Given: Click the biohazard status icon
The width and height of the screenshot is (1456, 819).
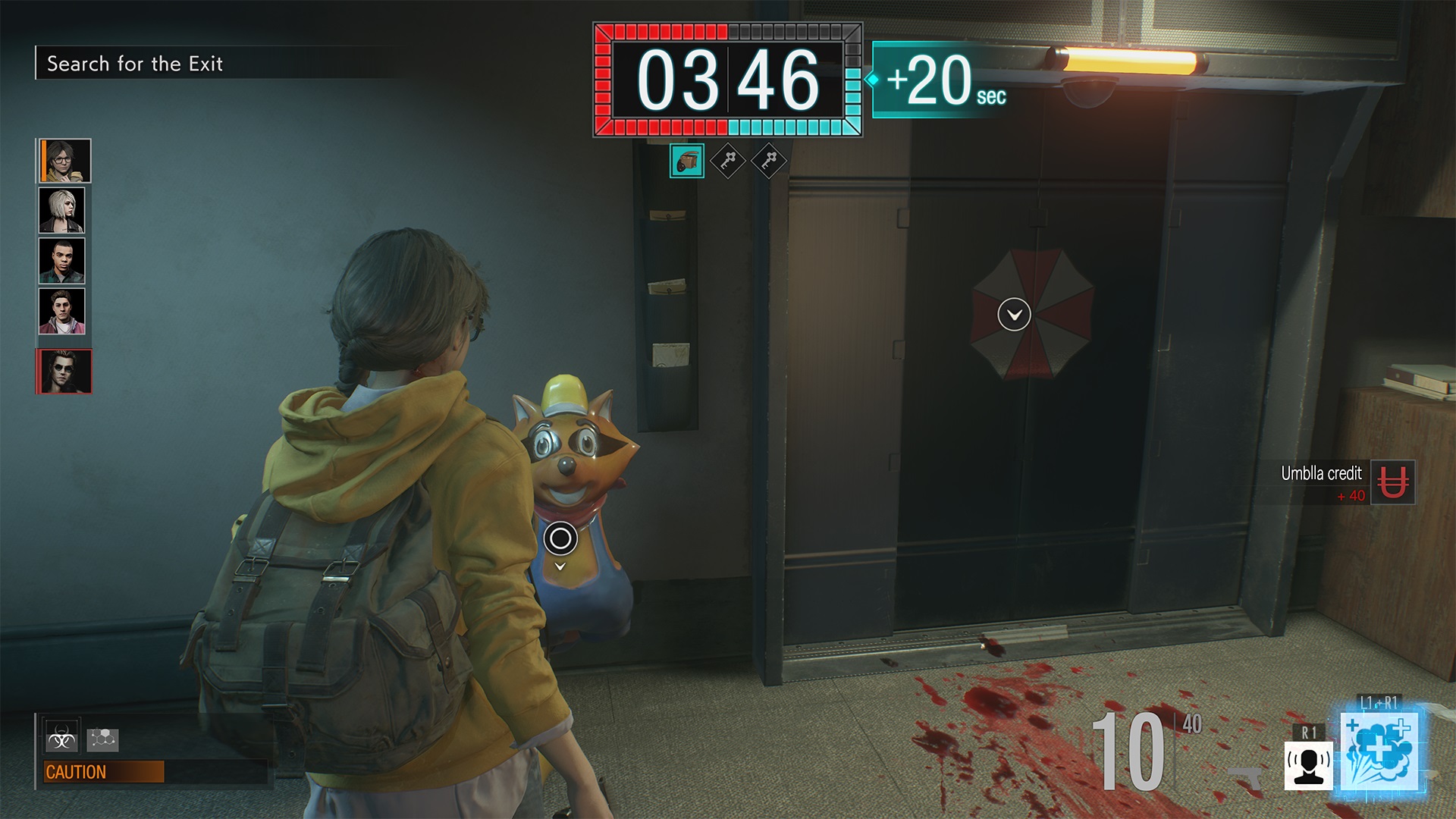Looking at the screenshot, I should pyautogui.click(x=61, y=739).
